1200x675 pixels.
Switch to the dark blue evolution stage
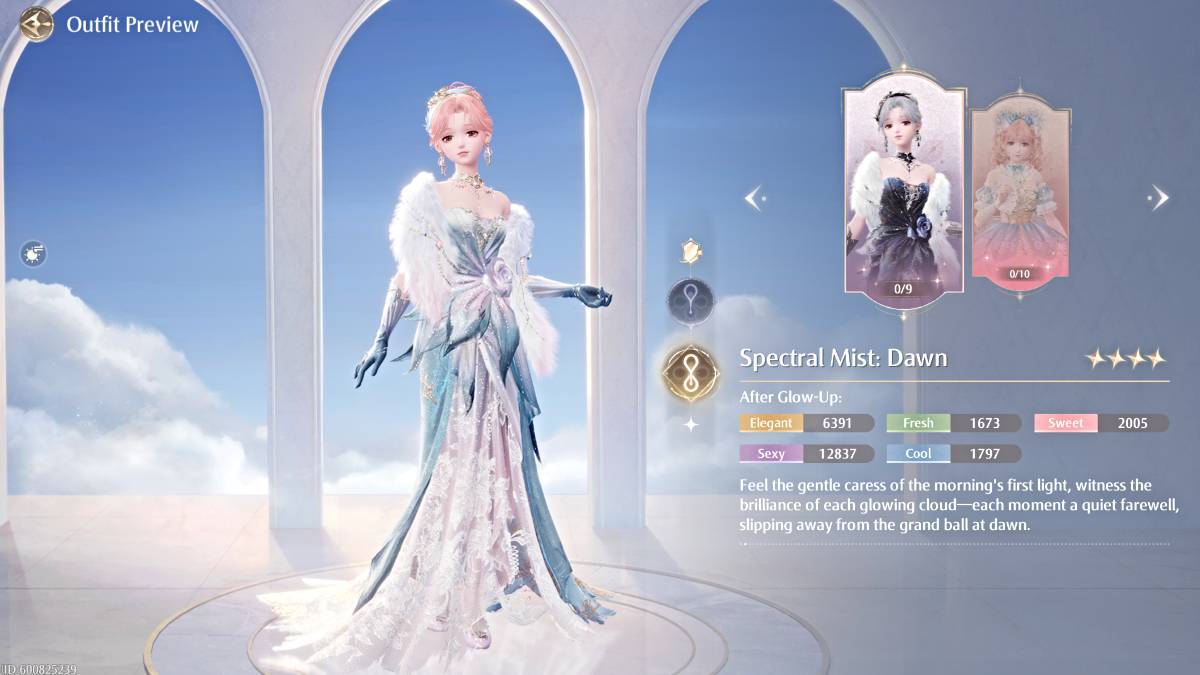(x=691, y=299)
